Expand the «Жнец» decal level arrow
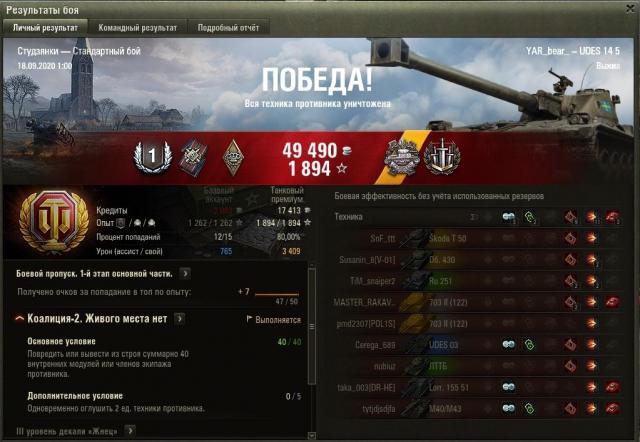 click(x=131, y=430)
